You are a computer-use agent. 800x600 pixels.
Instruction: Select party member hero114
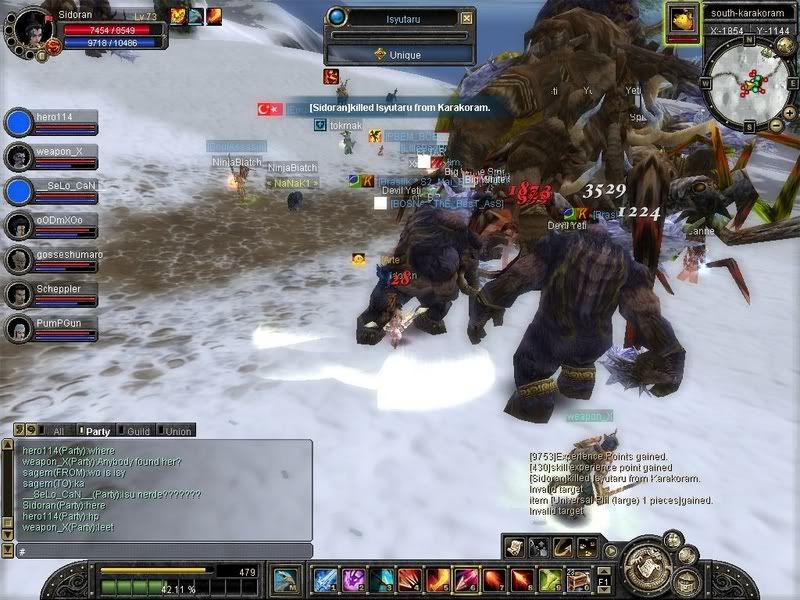click(x=60, y=122)
